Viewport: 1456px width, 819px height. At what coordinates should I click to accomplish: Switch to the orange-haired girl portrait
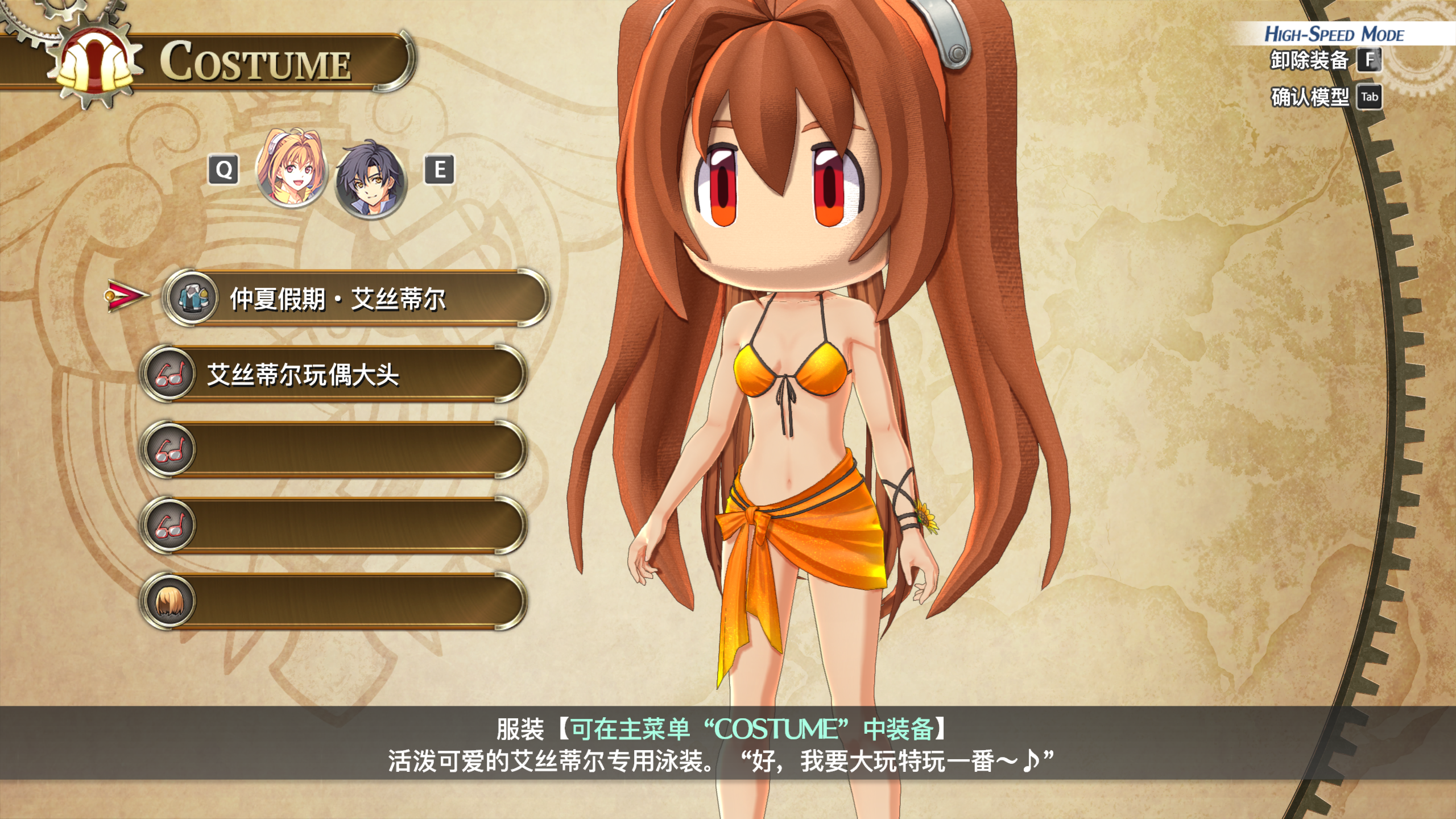[292, 170]
